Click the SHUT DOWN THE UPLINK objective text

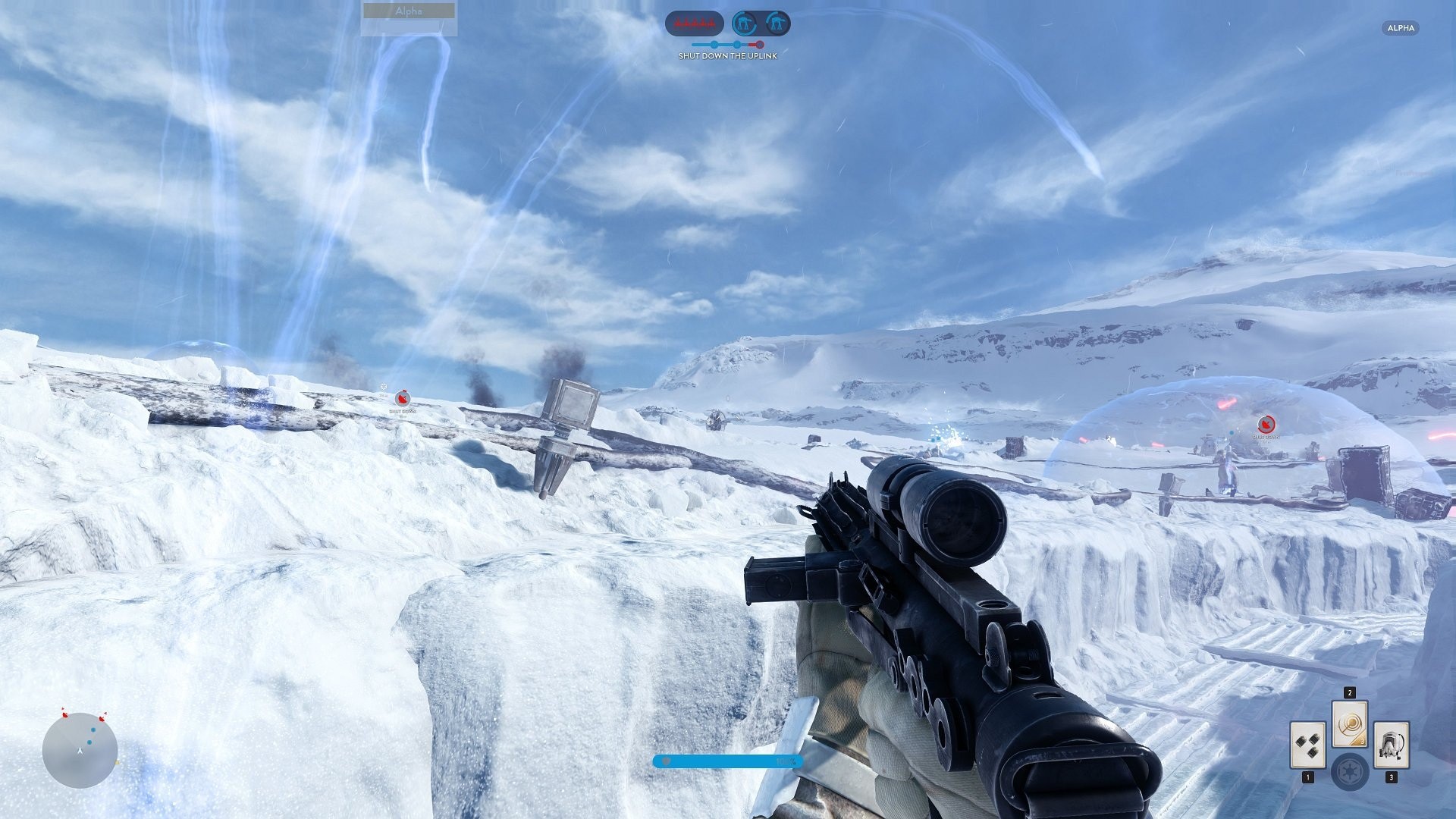727,56
